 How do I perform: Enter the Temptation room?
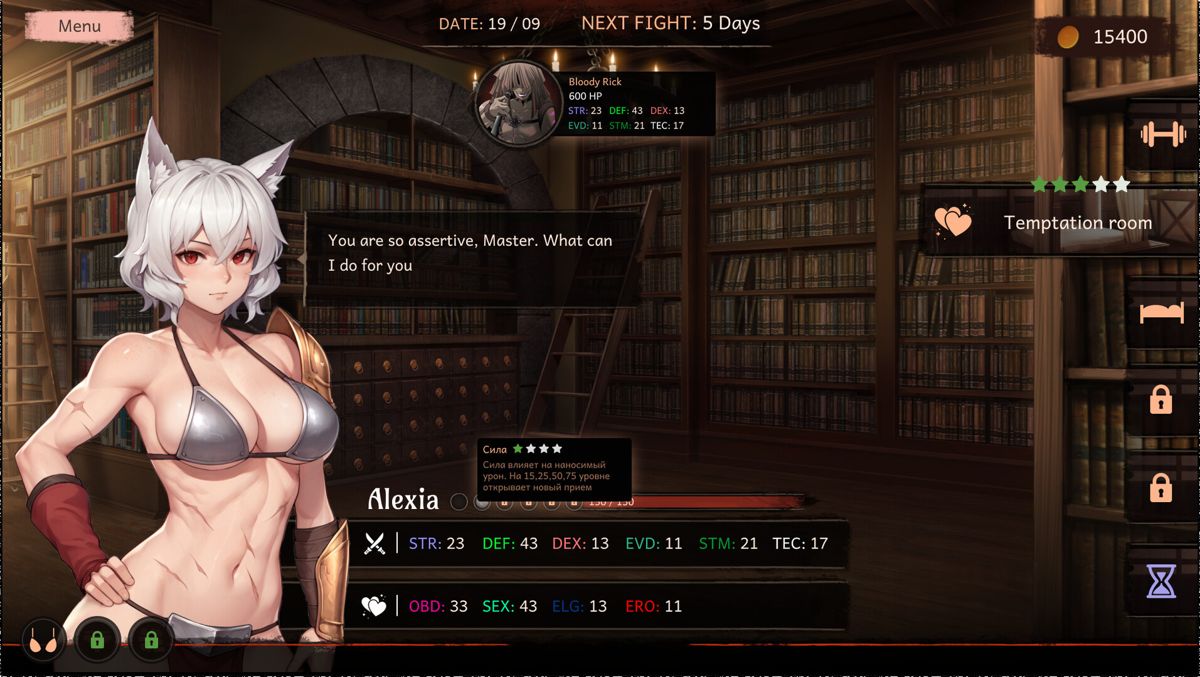tap(1060, 222)
